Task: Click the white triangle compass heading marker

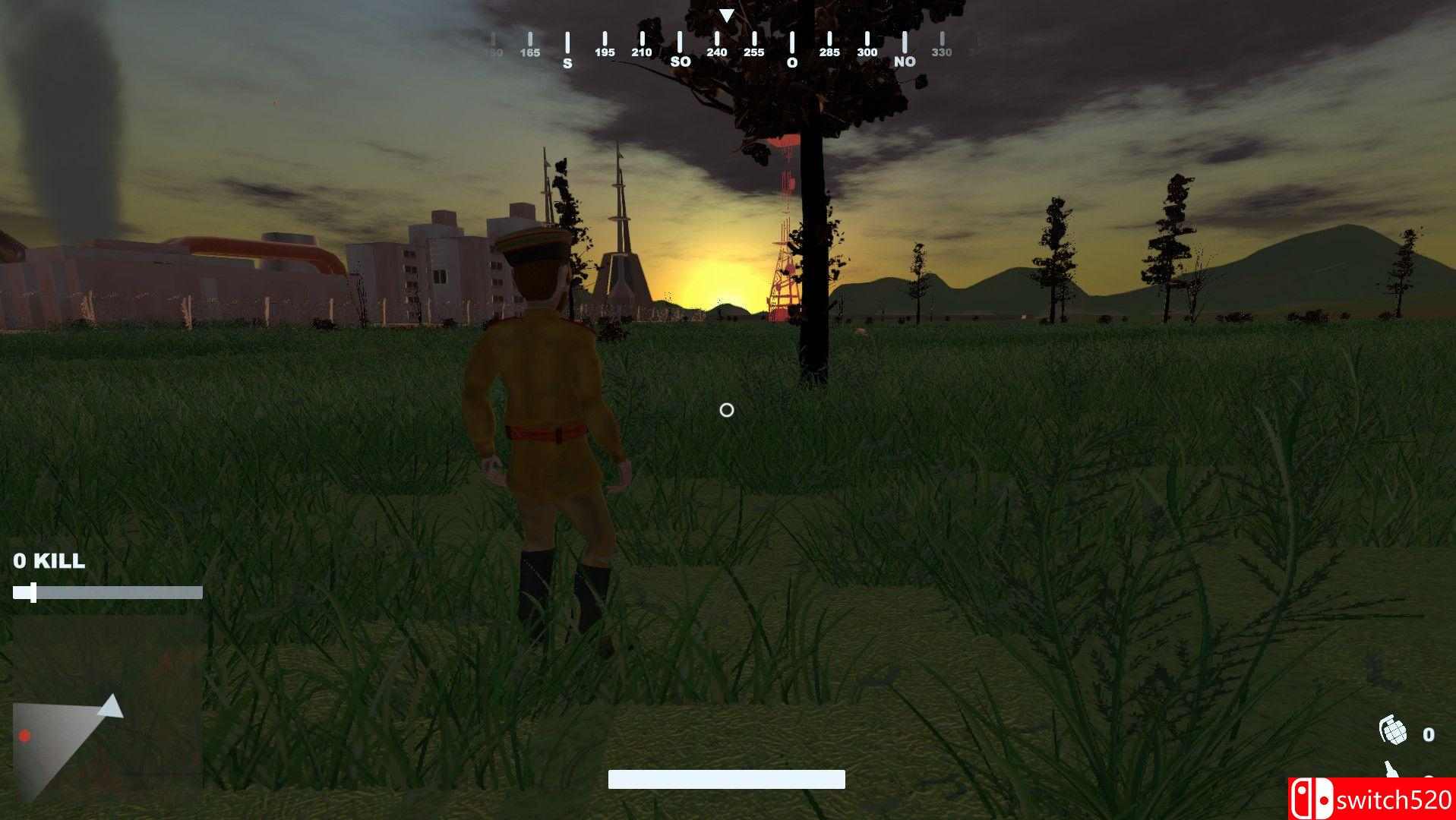Action: pyautogui.click(x=727, y=14)
